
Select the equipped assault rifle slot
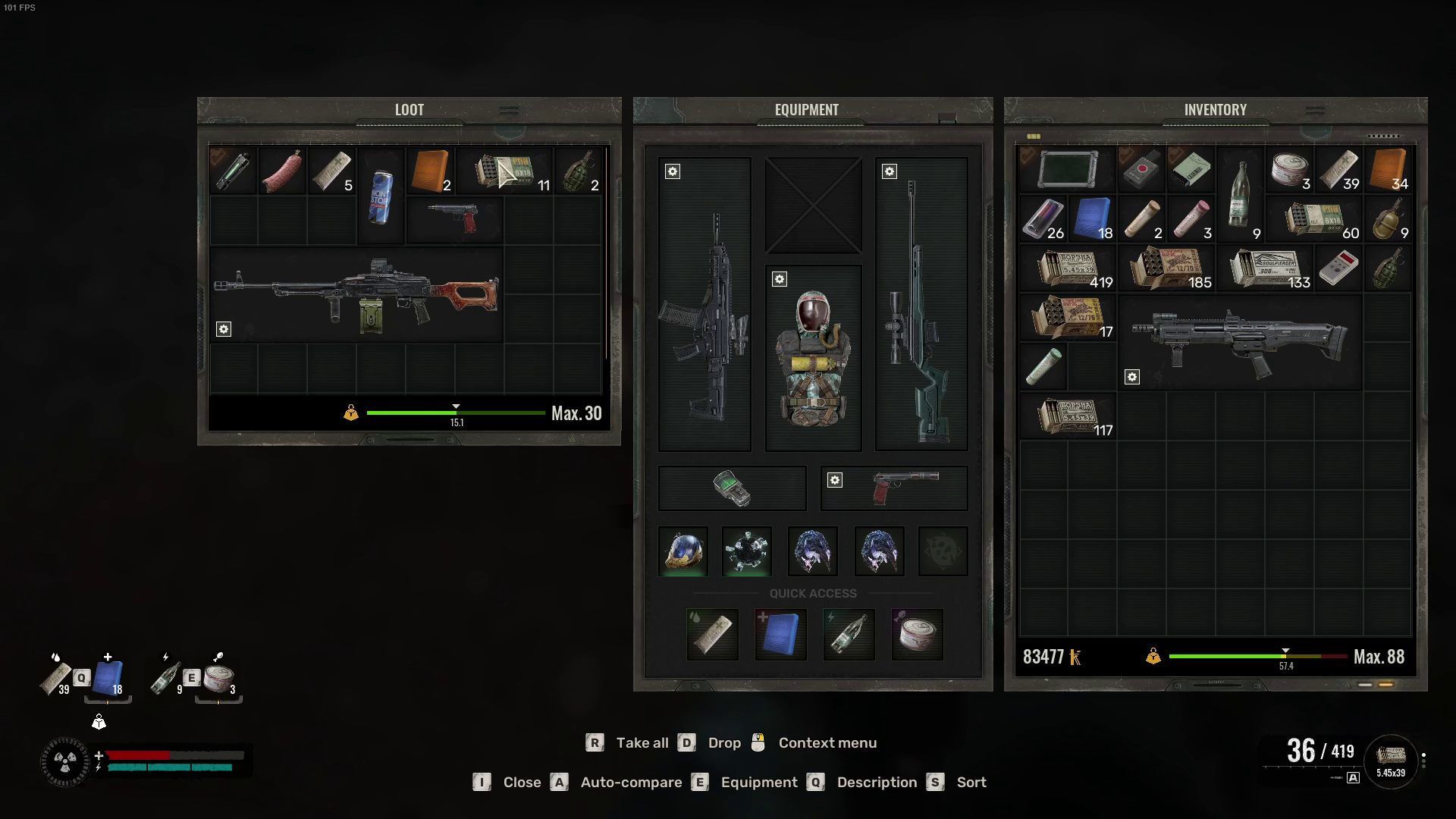point(704,304)
